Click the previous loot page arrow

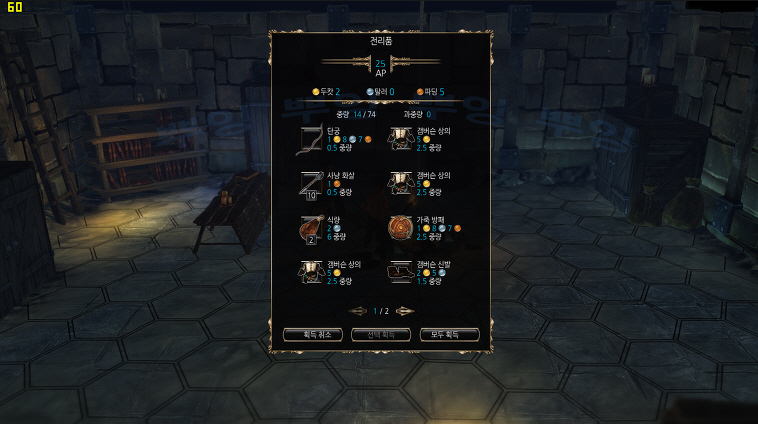[358, 311]
